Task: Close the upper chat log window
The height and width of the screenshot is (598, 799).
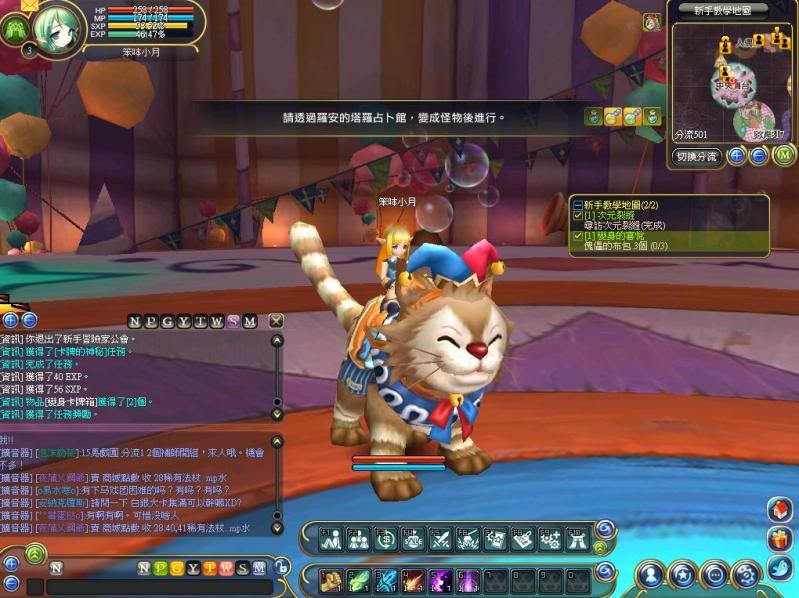Action: coord(277,321)
